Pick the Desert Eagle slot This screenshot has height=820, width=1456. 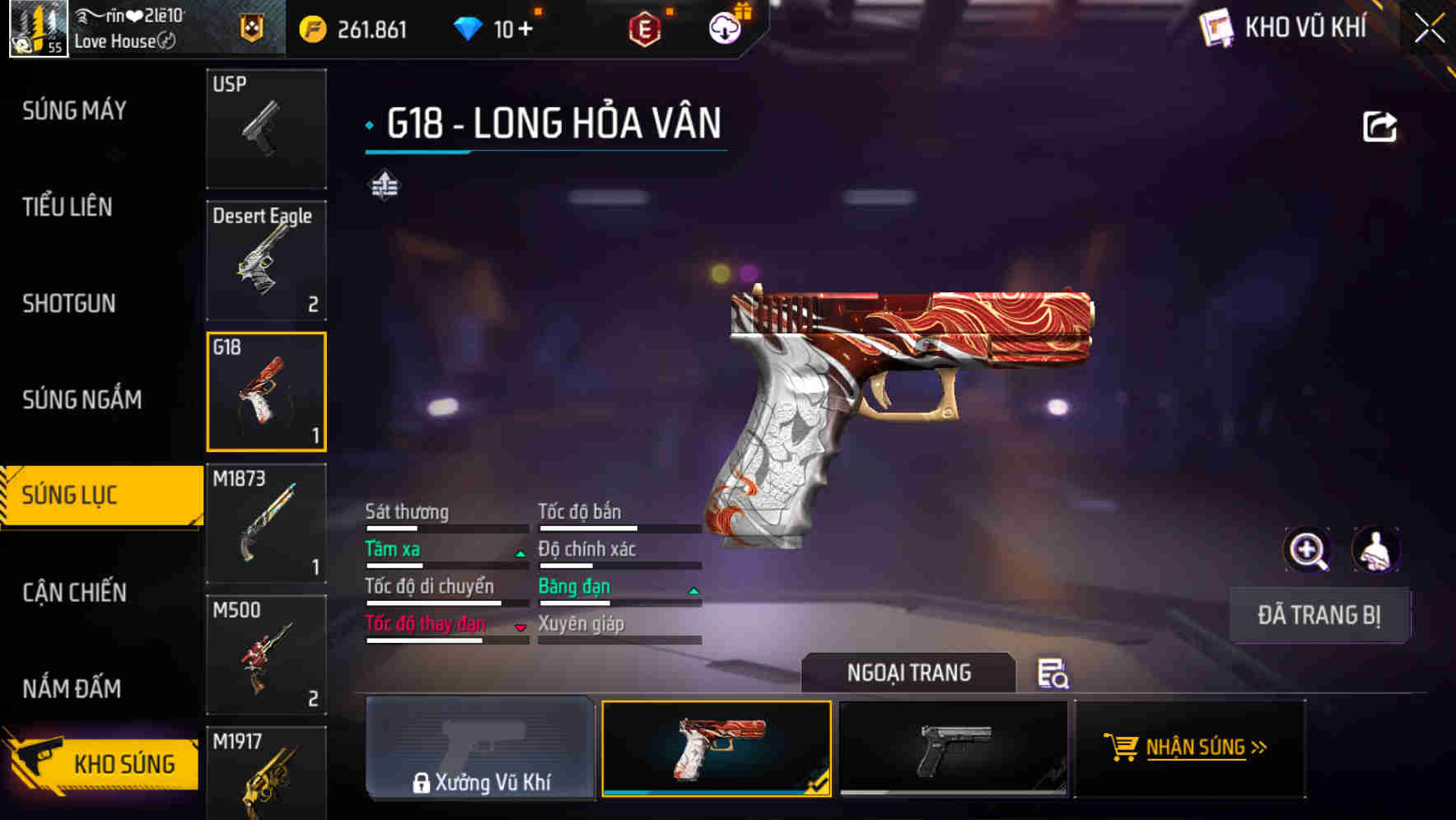point(266,260)
